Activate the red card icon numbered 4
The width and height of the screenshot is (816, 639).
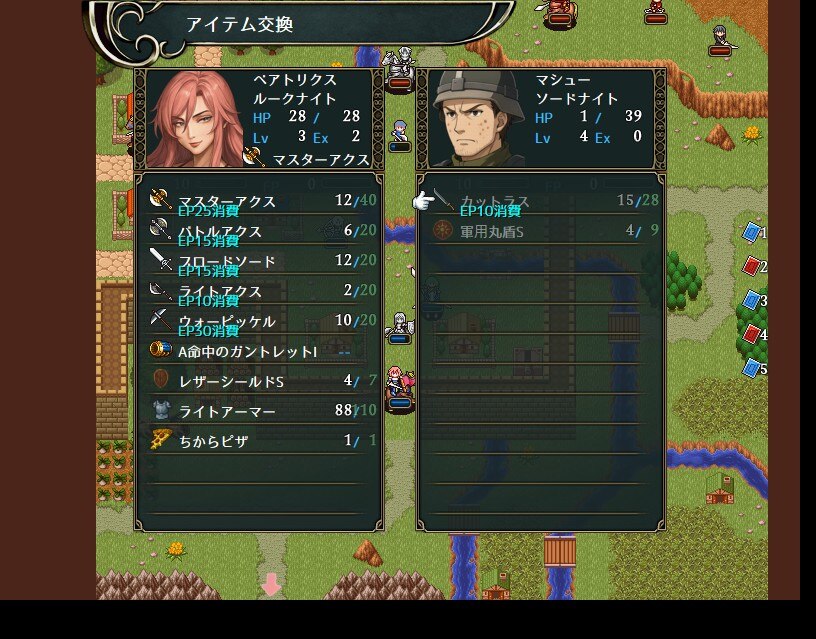click(751, 335)
